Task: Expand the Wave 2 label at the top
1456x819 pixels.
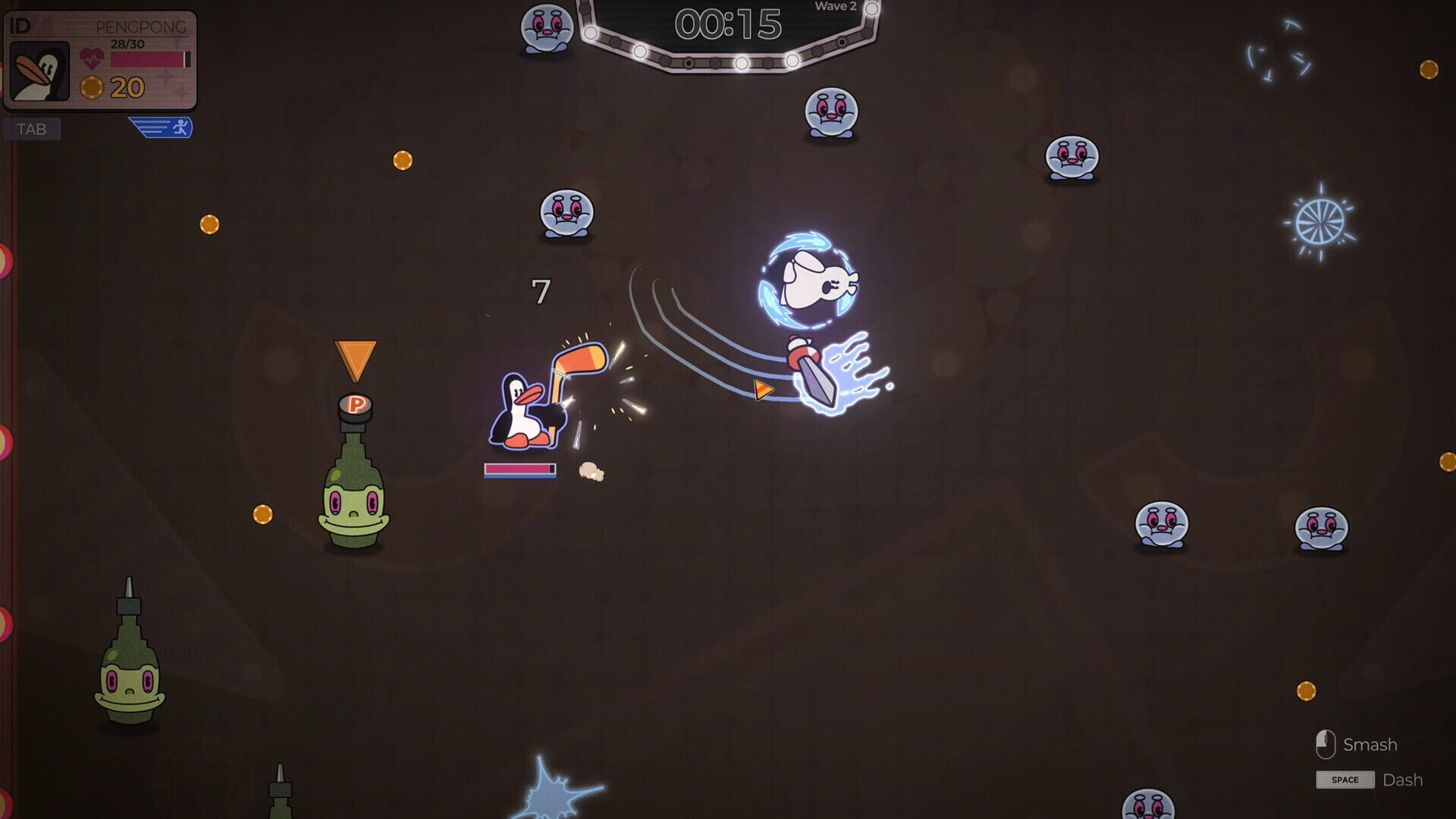Action: (834, 7)
